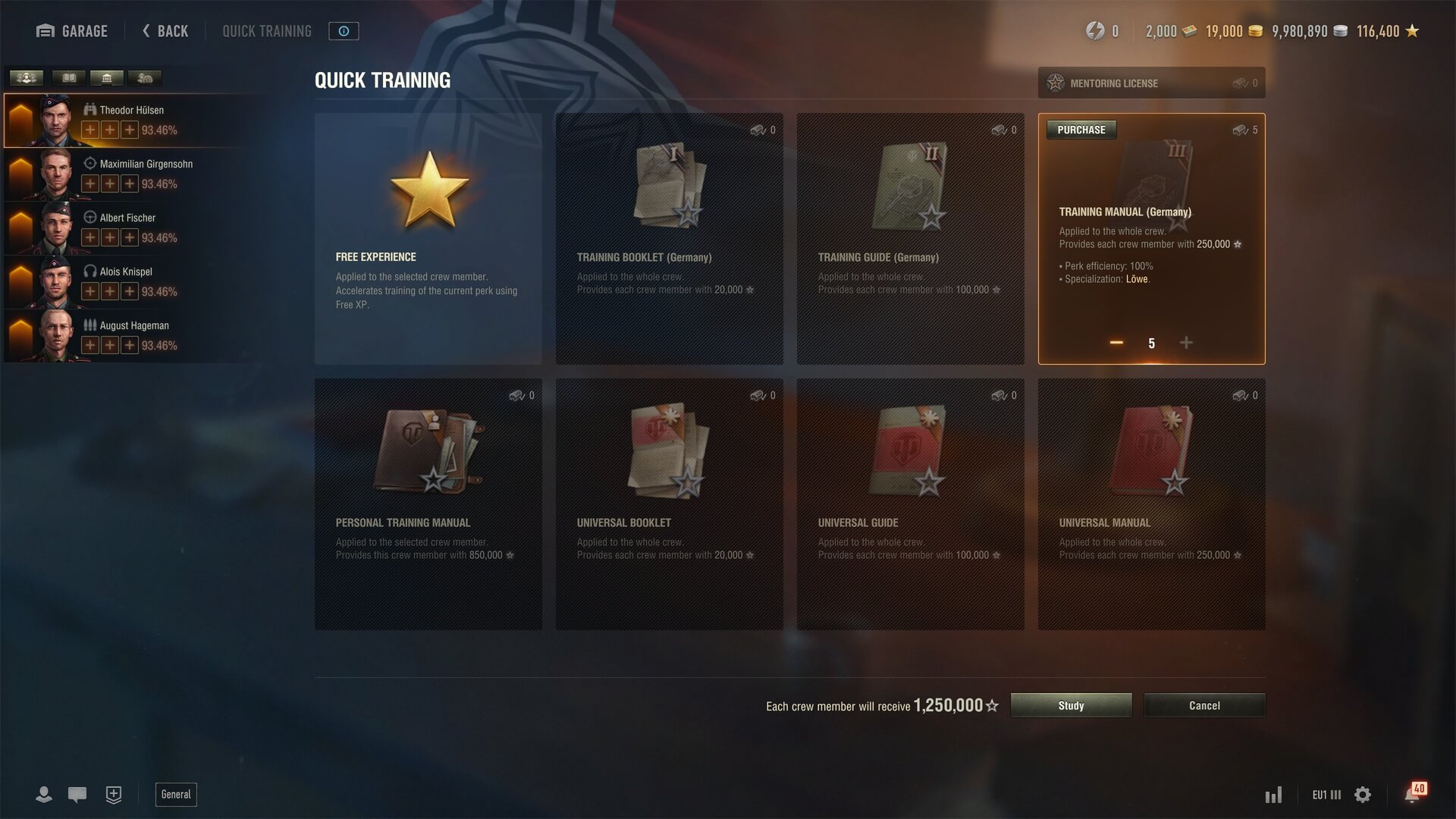Viewport: 1456px width, 819px height.
Task: Increase Training Manual quantity with plus
Action: [x=1186, y=343]
